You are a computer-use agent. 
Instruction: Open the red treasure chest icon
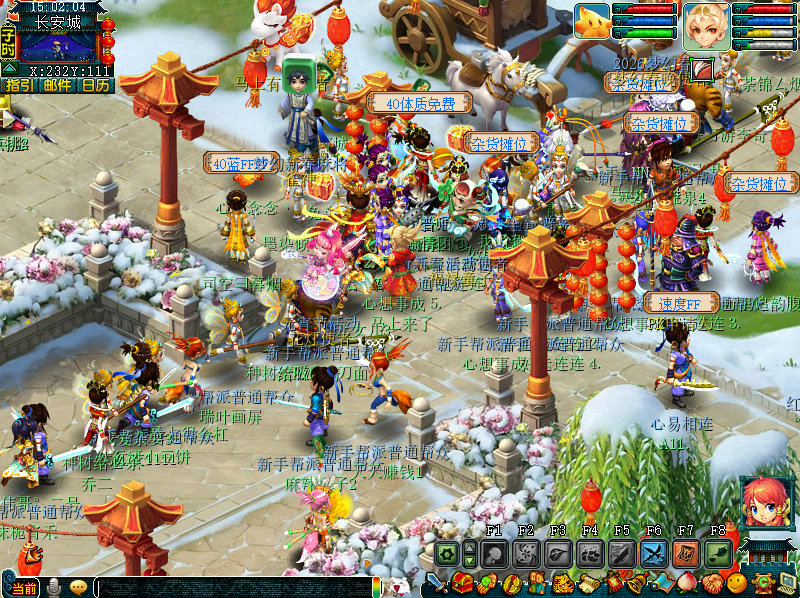(x=462, y=583)
